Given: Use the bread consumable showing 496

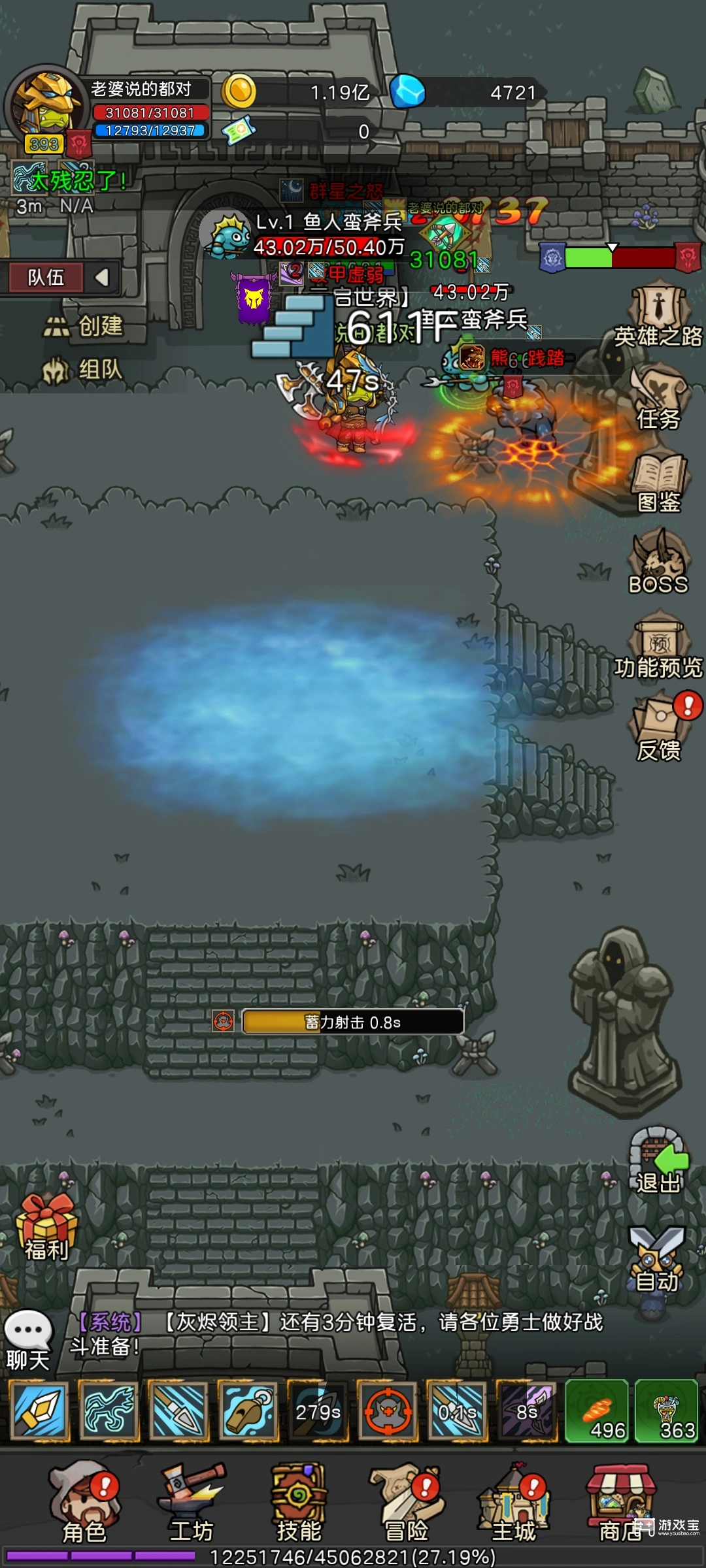Looking at the screenshot, I should click(x=596, y=1411).
